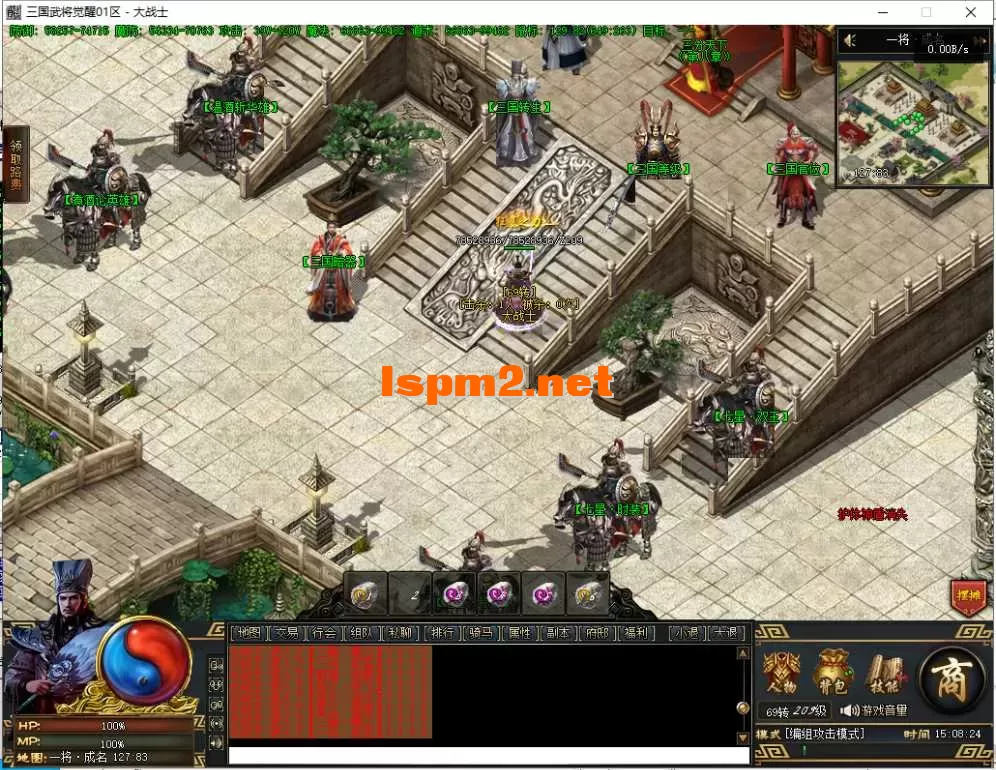The width and height of the screenshot is (996, 770).
Task: Open the 背包 bag icon
Action: click(x=832, y=673)
